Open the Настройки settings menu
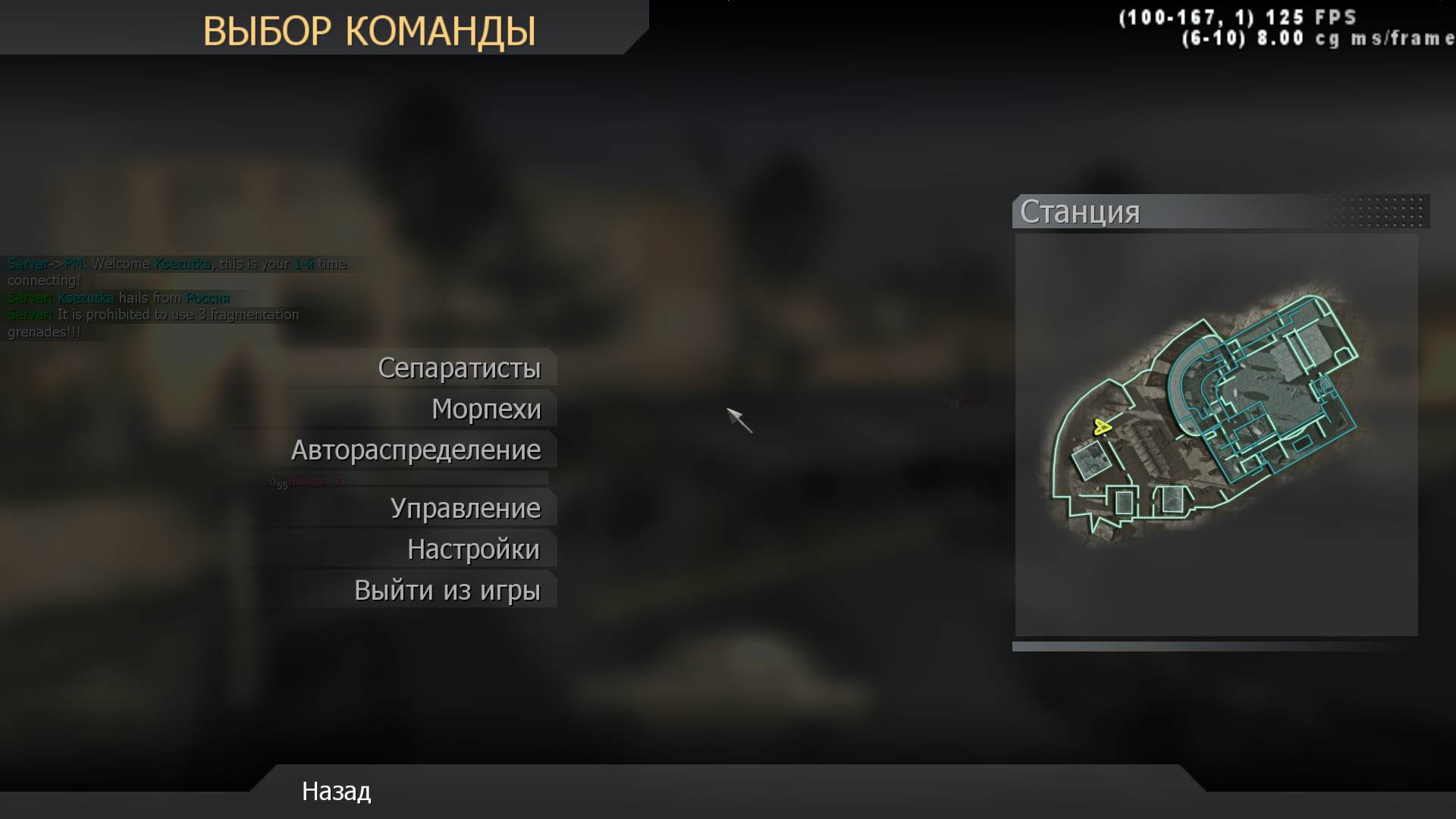 [x=472, y=548]
